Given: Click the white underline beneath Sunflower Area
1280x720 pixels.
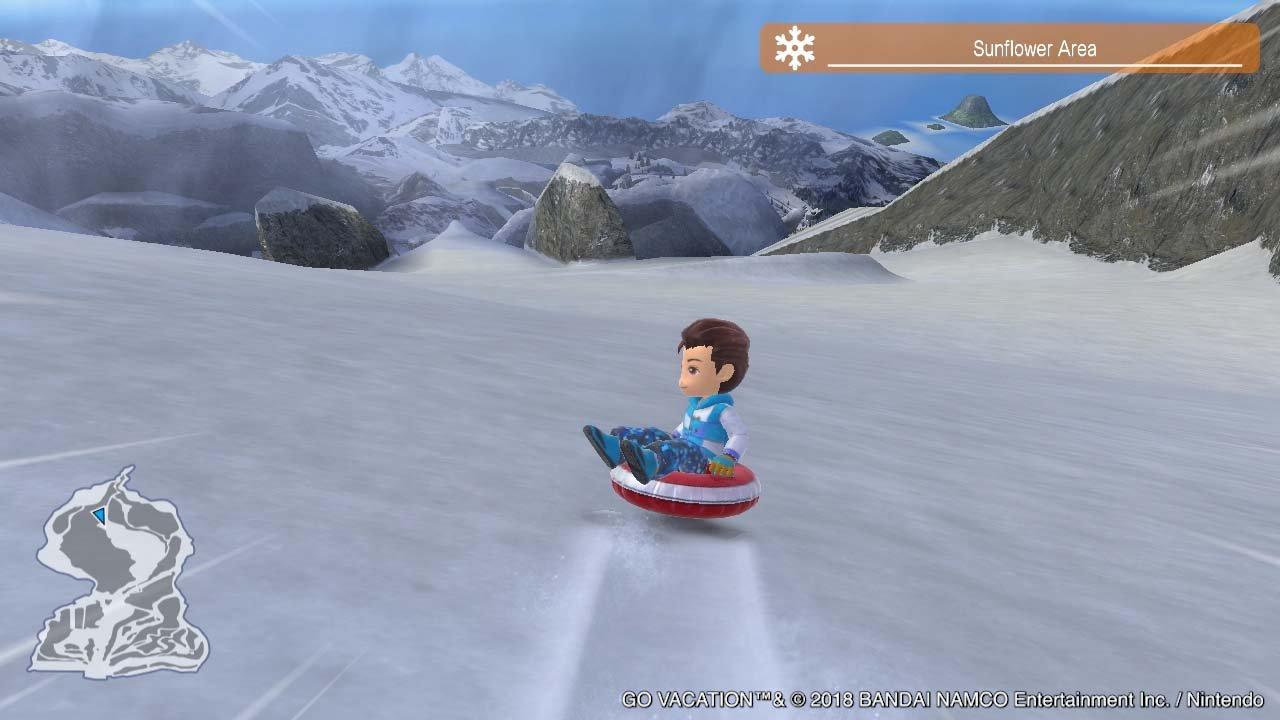Looking at the screenshot, I should pyautogui.click(x=1035, y=63).
